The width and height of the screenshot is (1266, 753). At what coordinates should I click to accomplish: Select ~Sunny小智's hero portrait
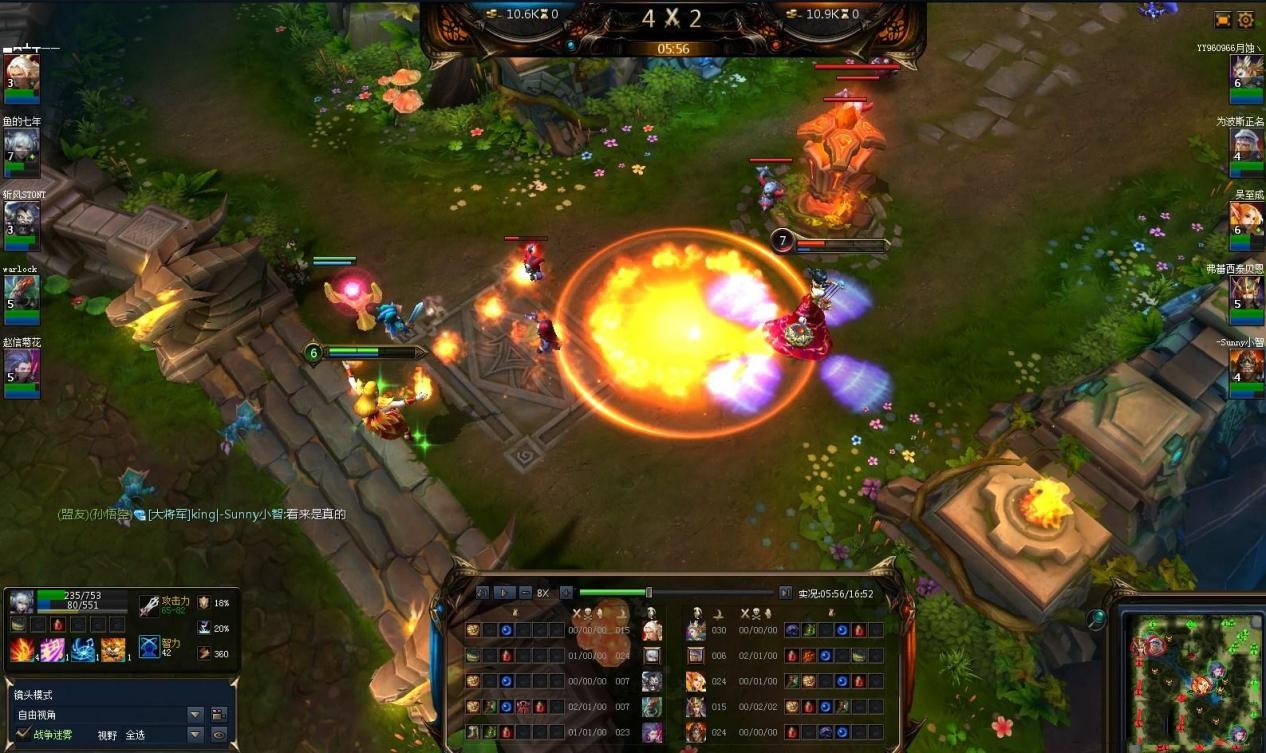[1245, 366]
